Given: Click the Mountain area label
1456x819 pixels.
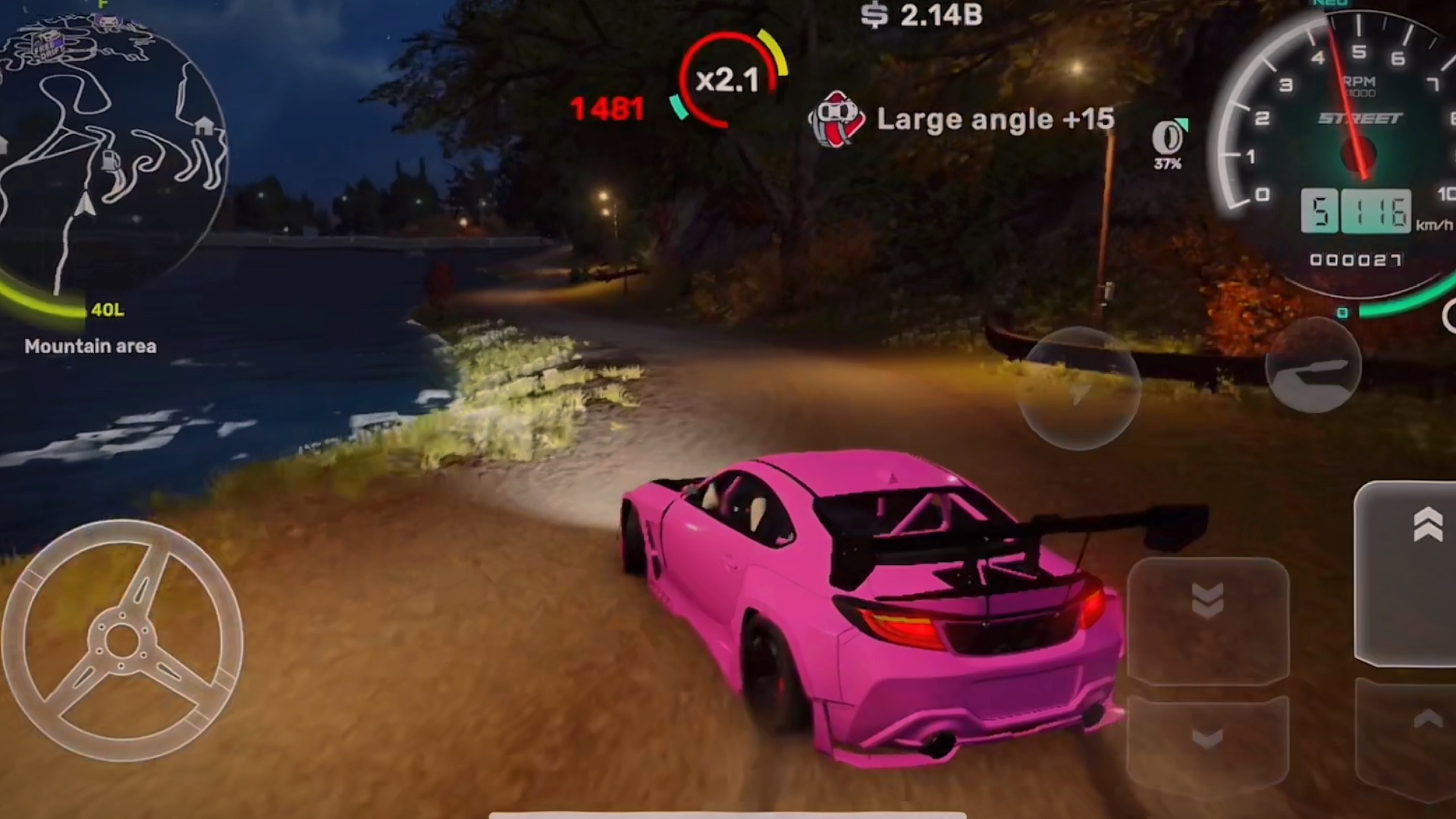Looking at the screenshot, I should point(91,347).
